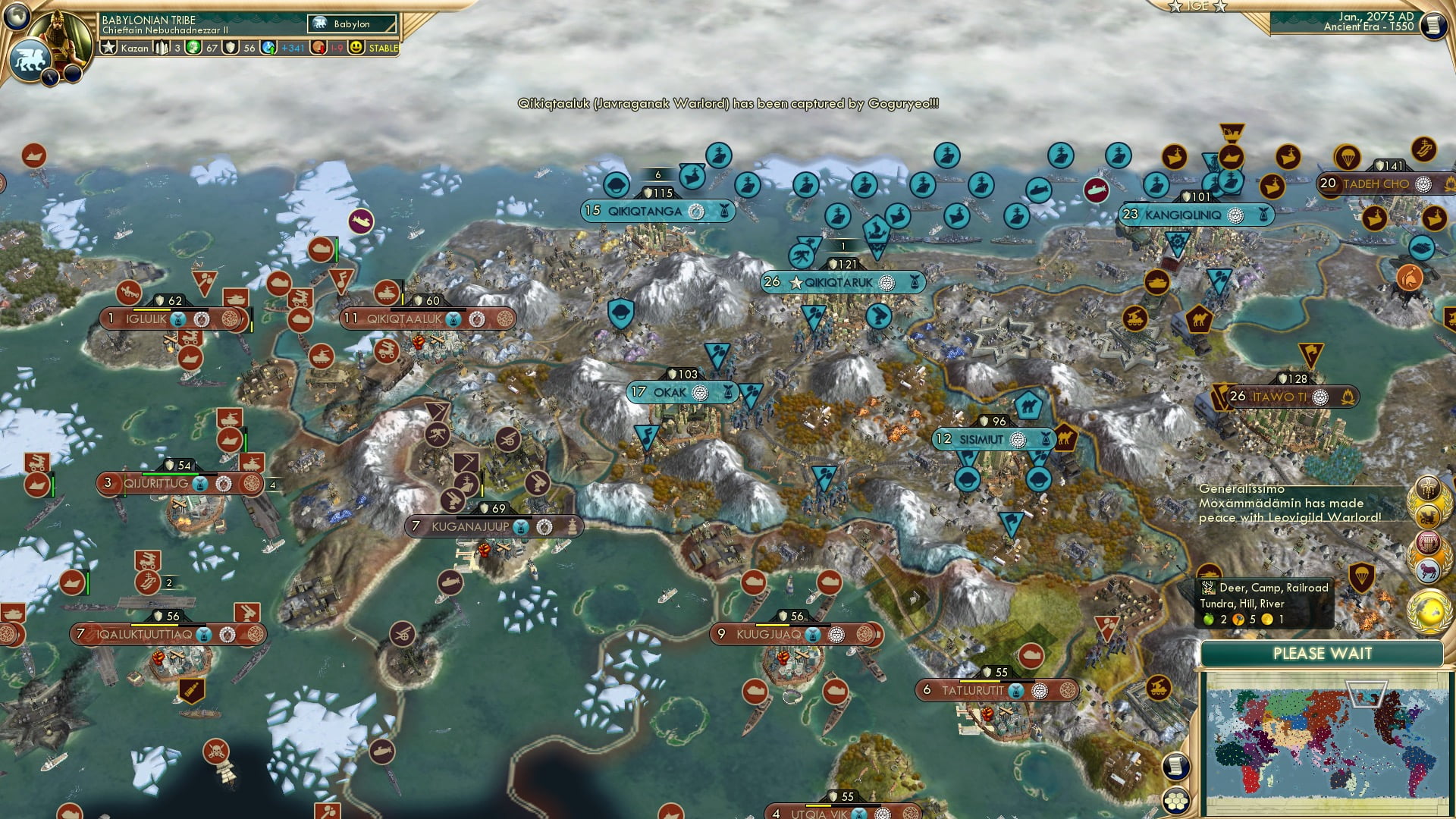Click the city count buildings icon showing 3

162,47
